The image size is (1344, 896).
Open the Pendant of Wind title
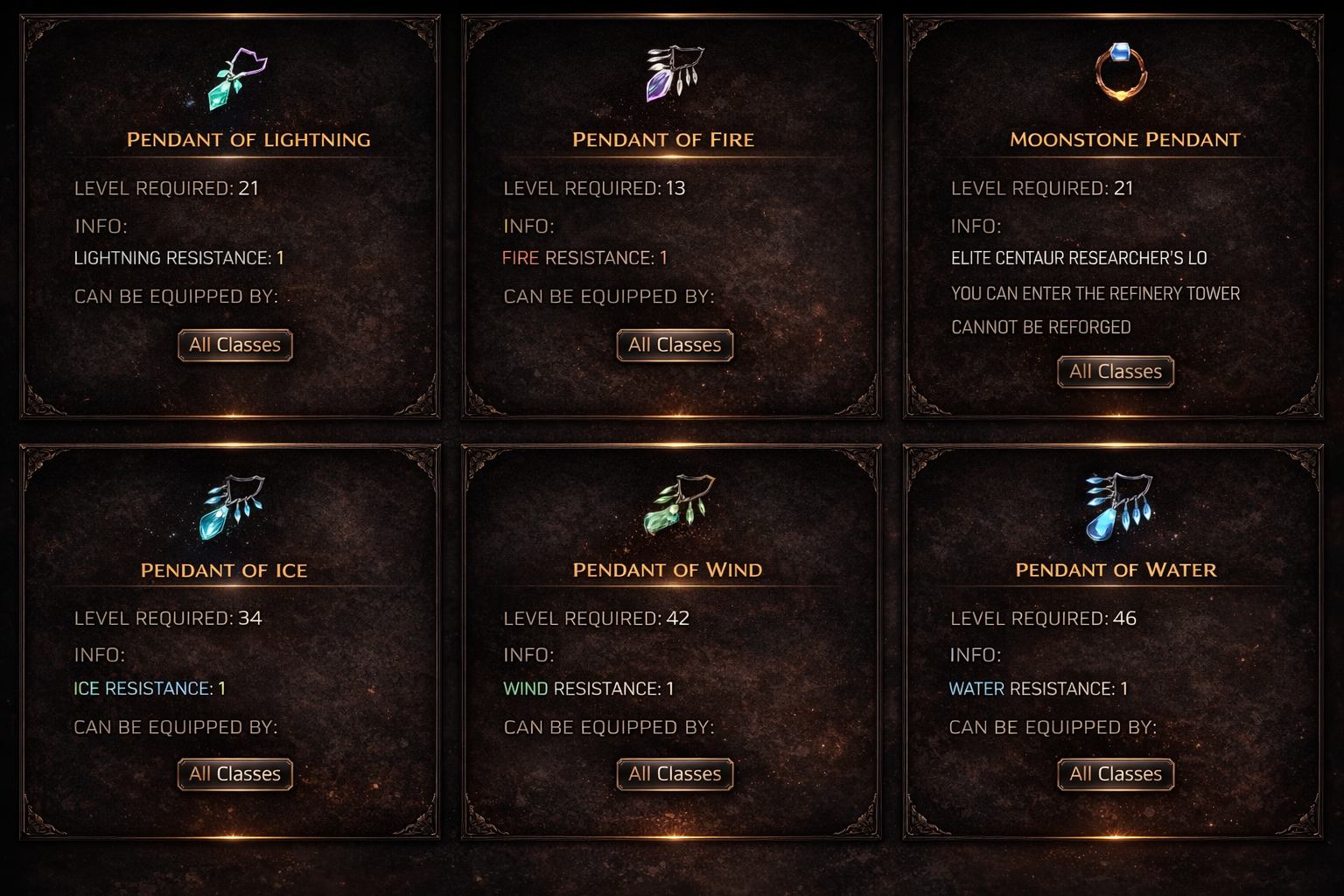coord(668,570)
